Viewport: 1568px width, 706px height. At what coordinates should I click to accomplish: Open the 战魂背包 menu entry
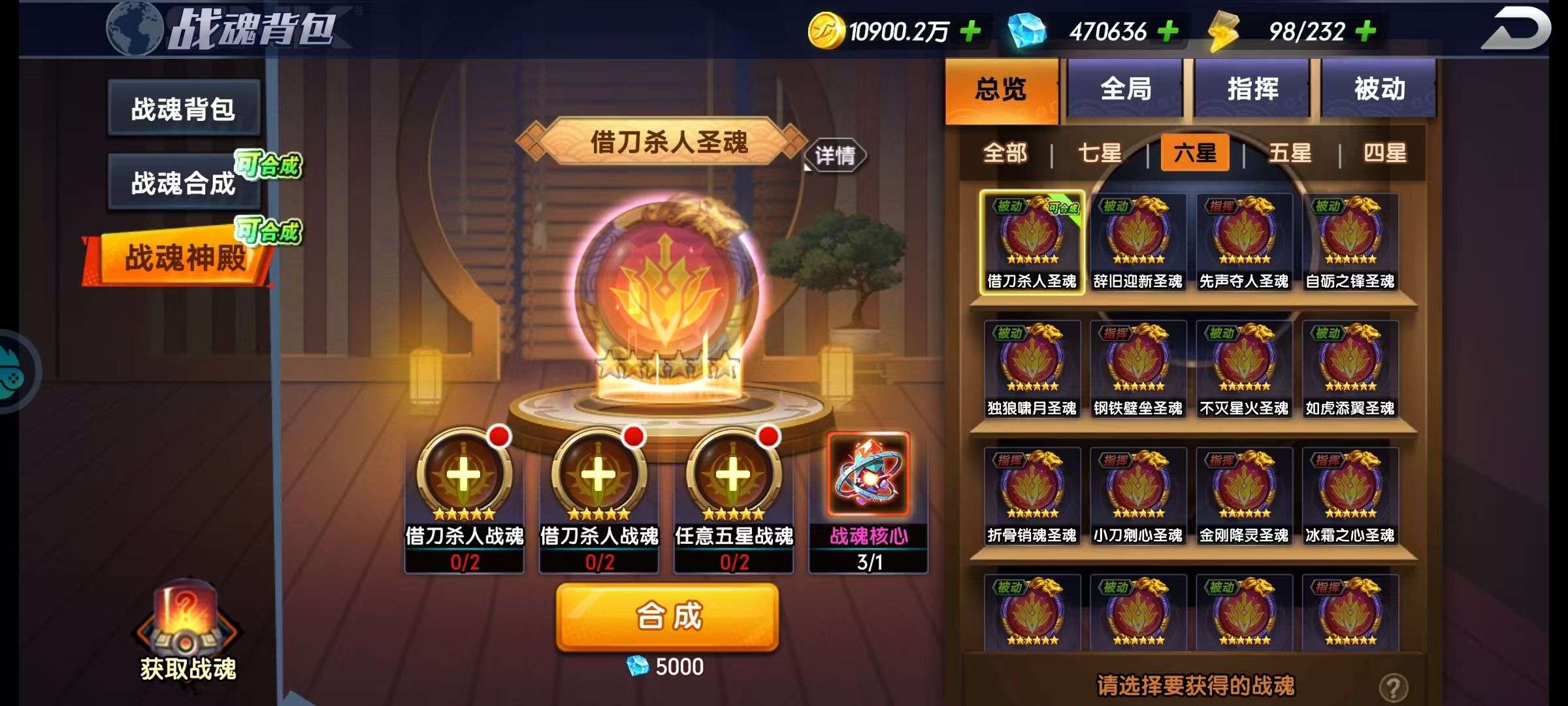pyautogui.click(x=184, y=109)
